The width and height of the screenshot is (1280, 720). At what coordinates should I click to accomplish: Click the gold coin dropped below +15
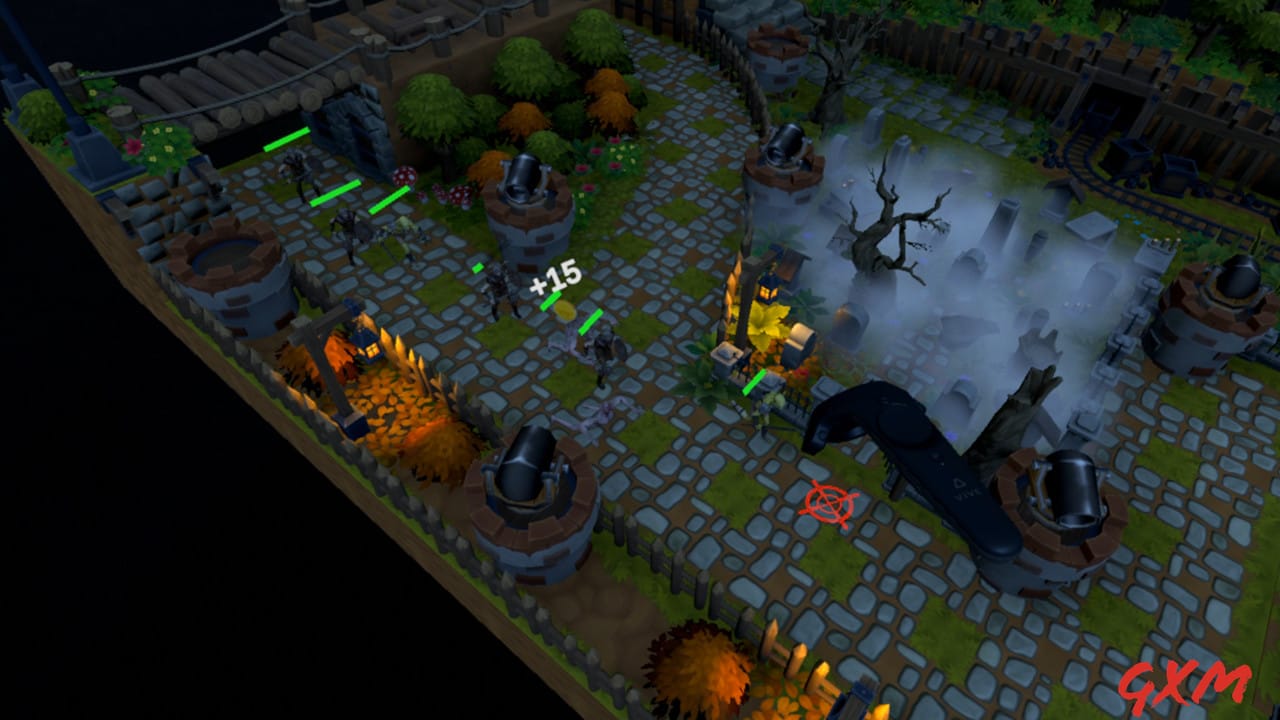point(566,311)
